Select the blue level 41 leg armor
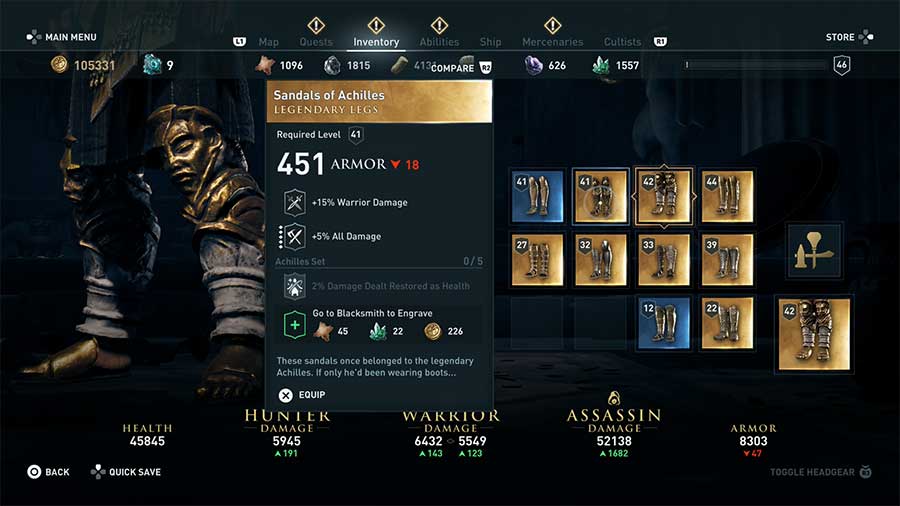 [537, 195]
